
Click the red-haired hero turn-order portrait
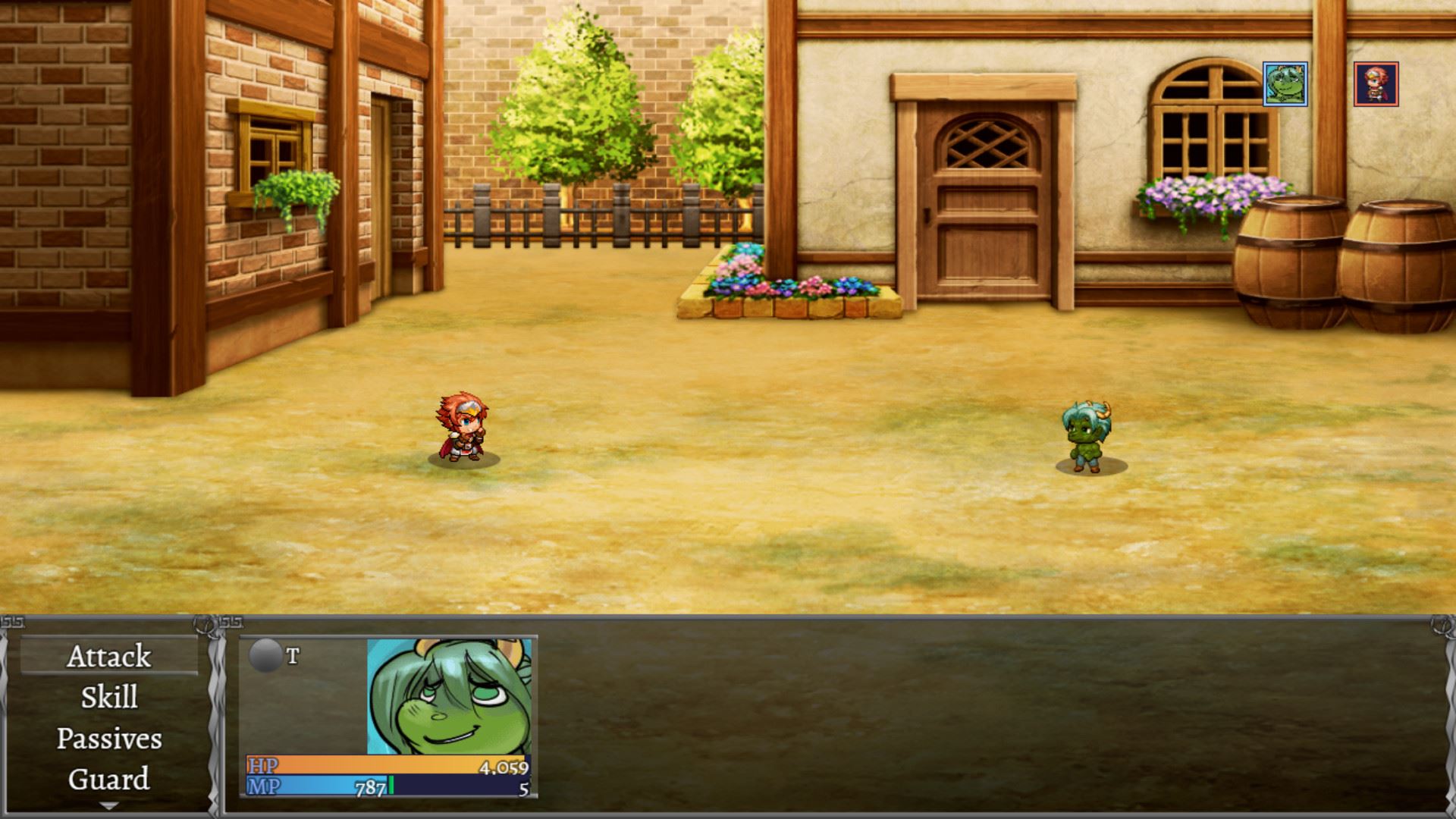click(1376, 84)
